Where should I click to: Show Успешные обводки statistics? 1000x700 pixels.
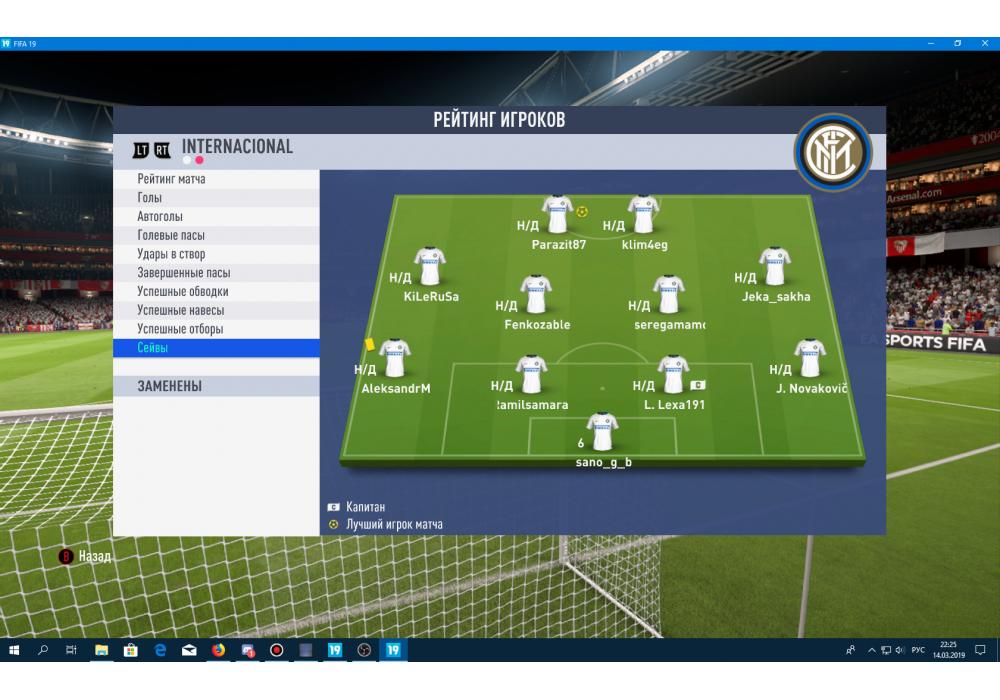tap(216, 292)
